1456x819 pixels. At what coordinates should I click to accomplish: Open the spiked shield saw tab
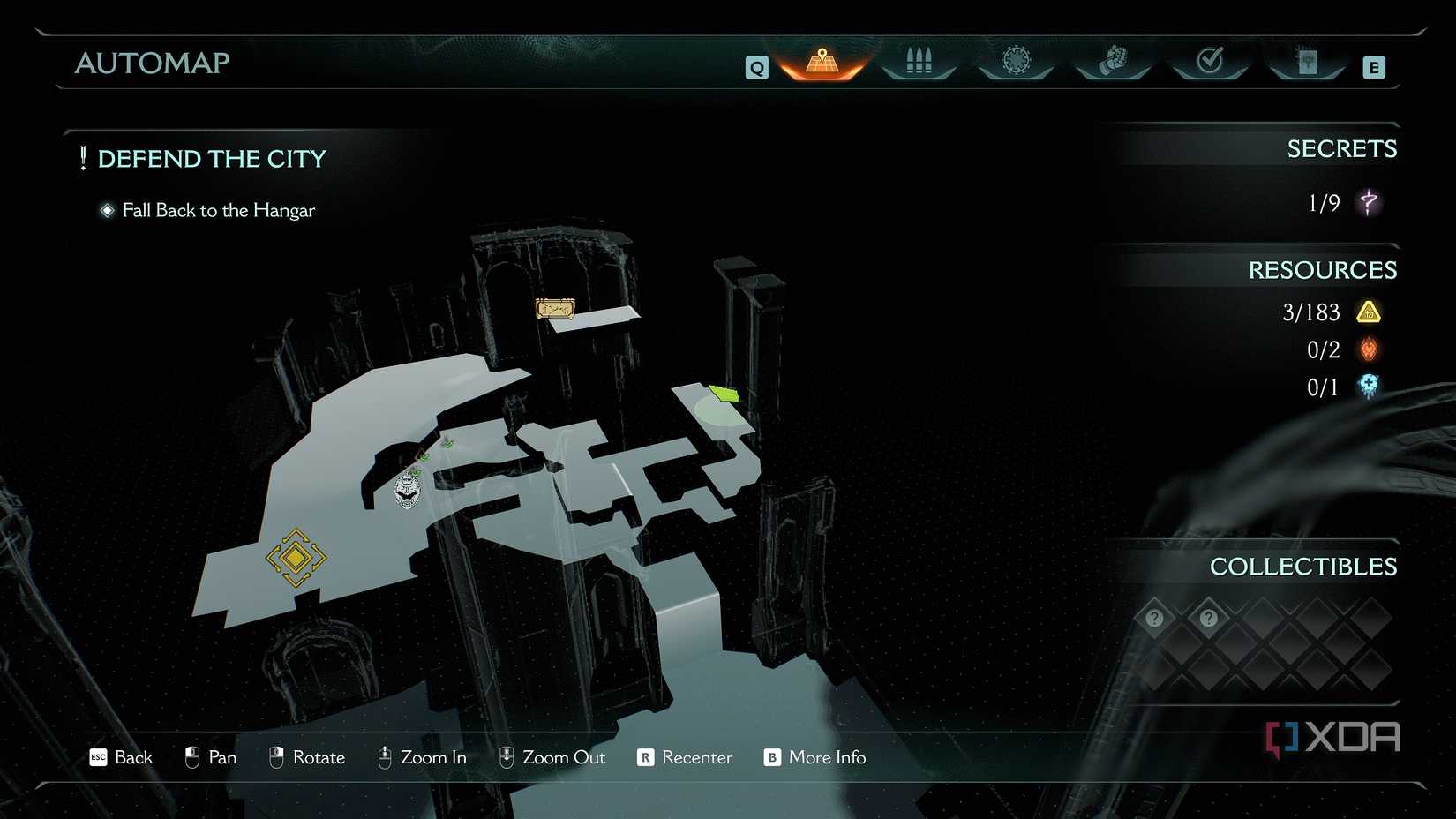1016,61
